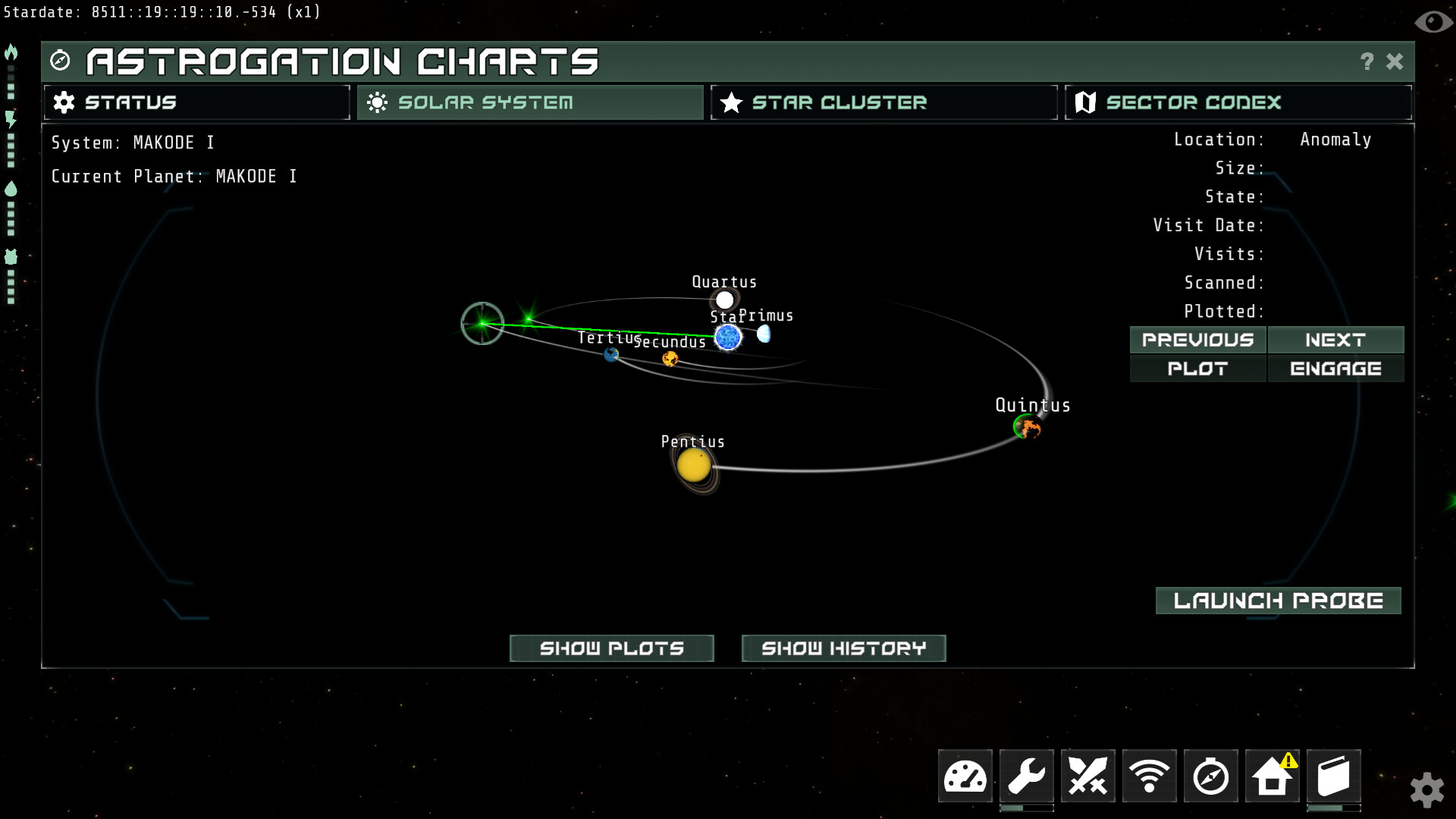This screenshot has height=819, width=1456.
Task: Switch to the Star Cluster tab
Action: coord(883,102)
